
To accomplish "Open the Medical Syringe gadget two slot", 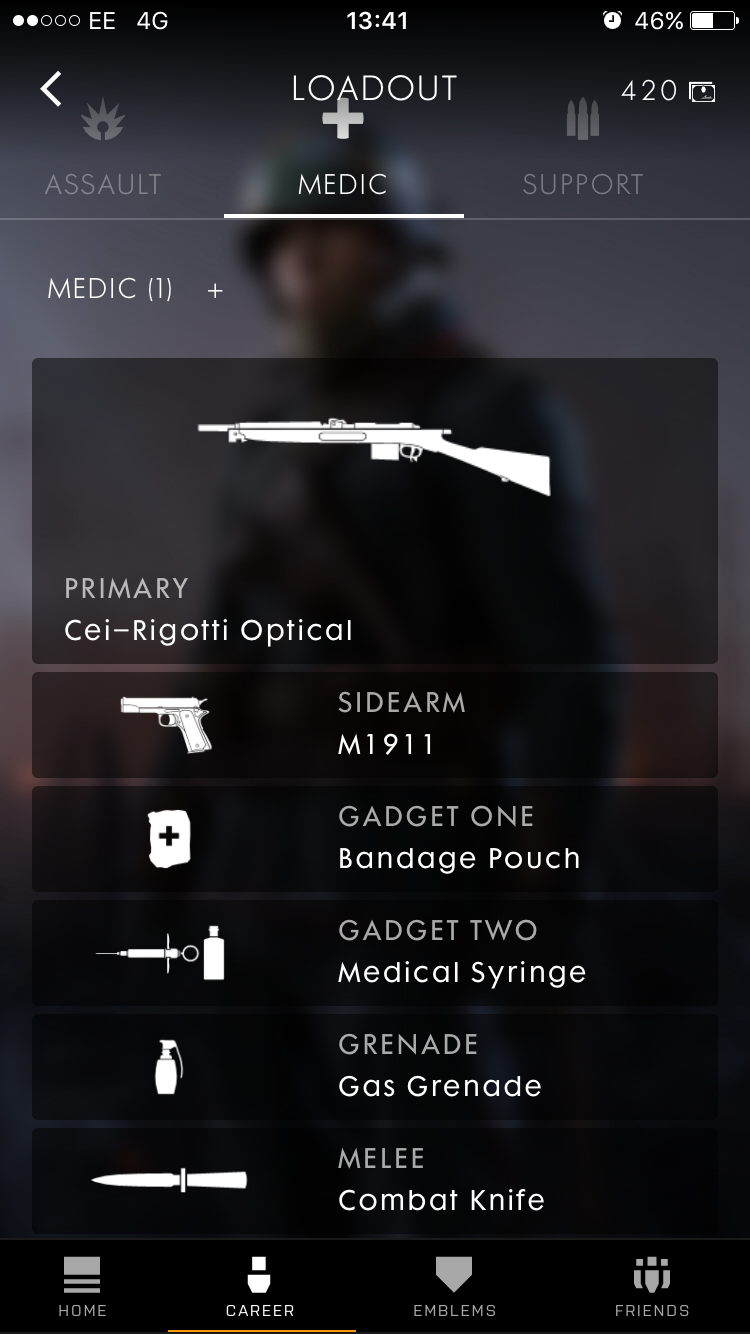I will point(375,953).
